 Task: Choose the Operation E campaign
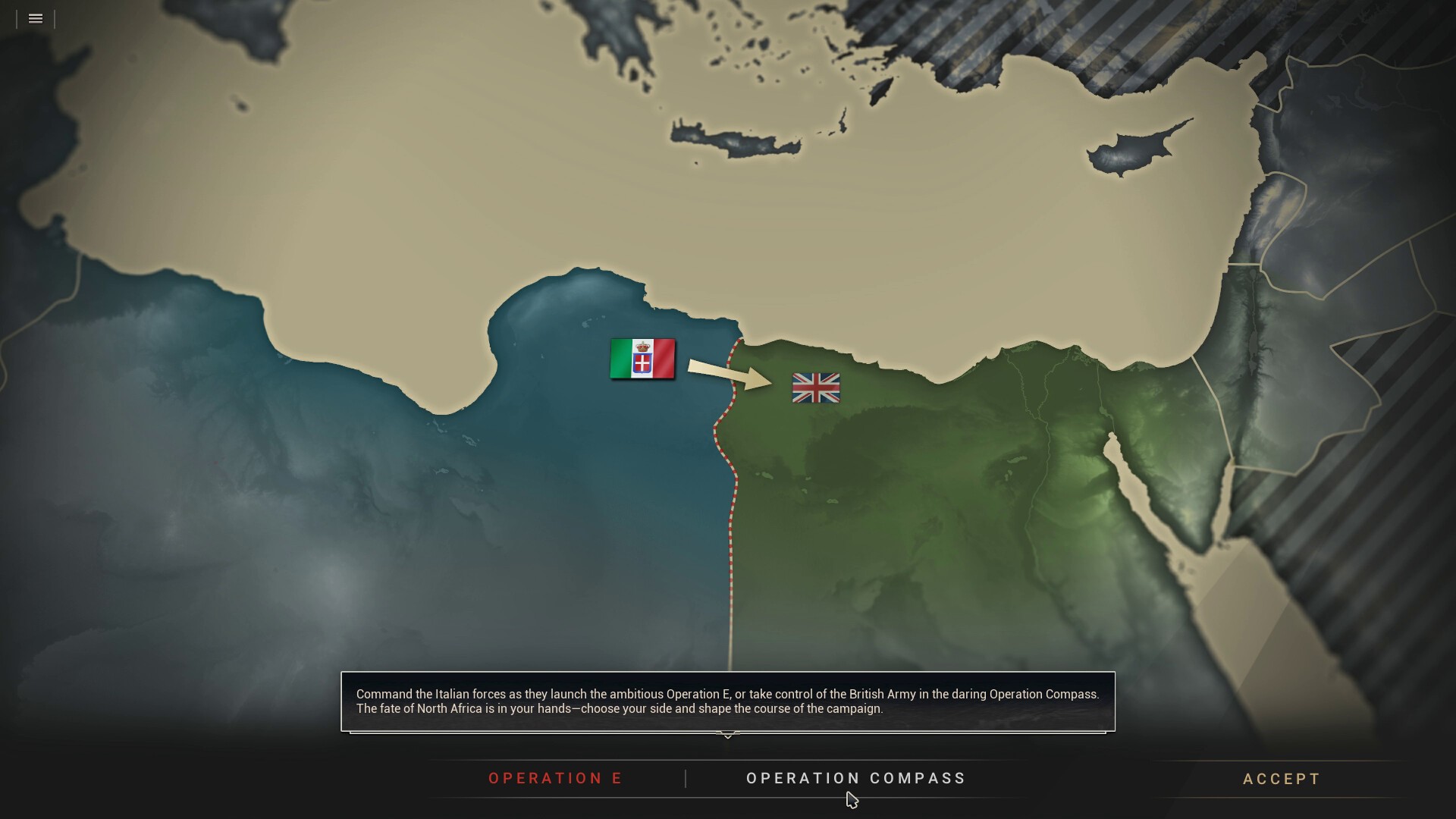pyautogui.click(x=555, y=778)
